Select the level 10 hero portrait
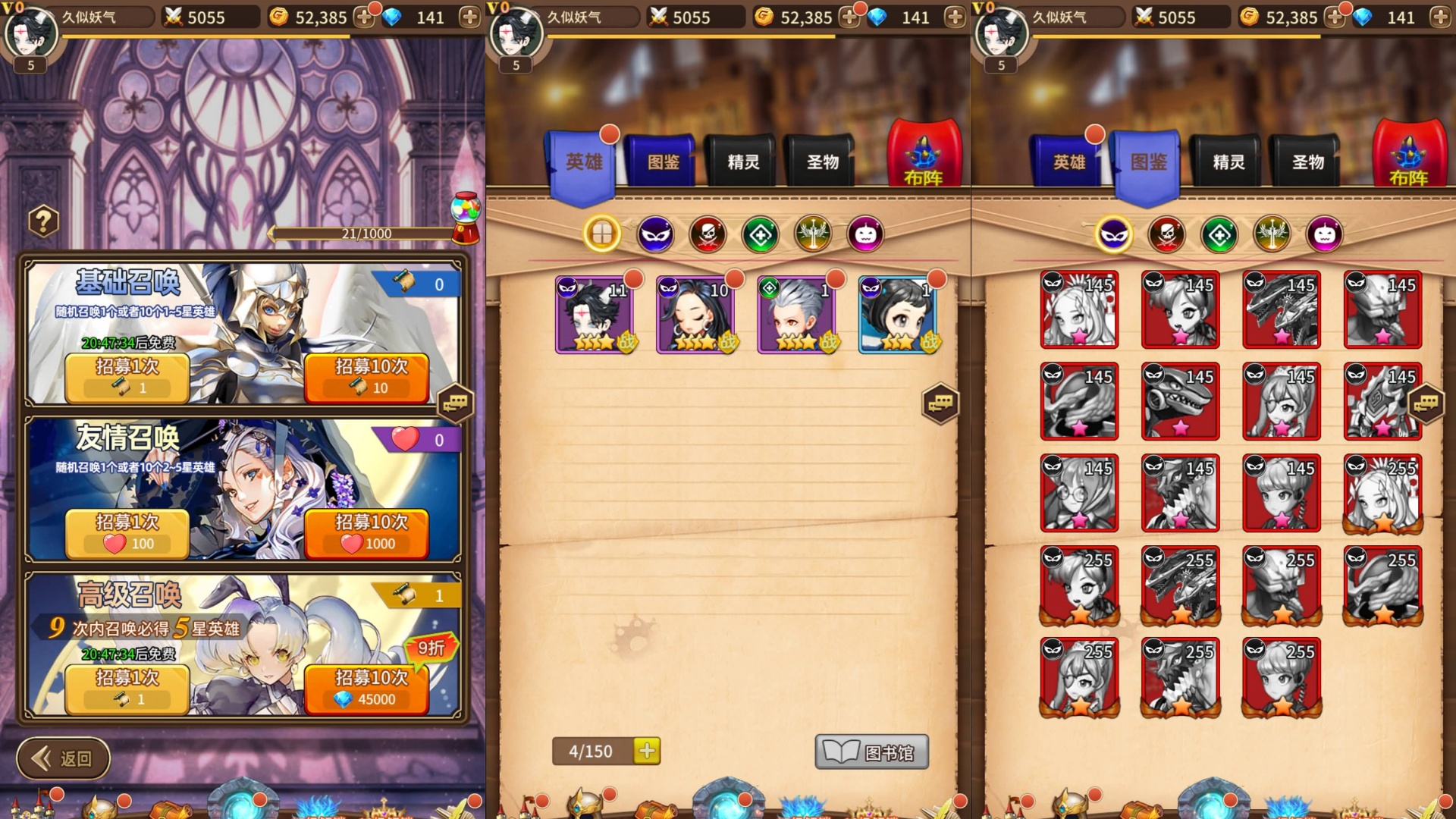 click(696, 315)
